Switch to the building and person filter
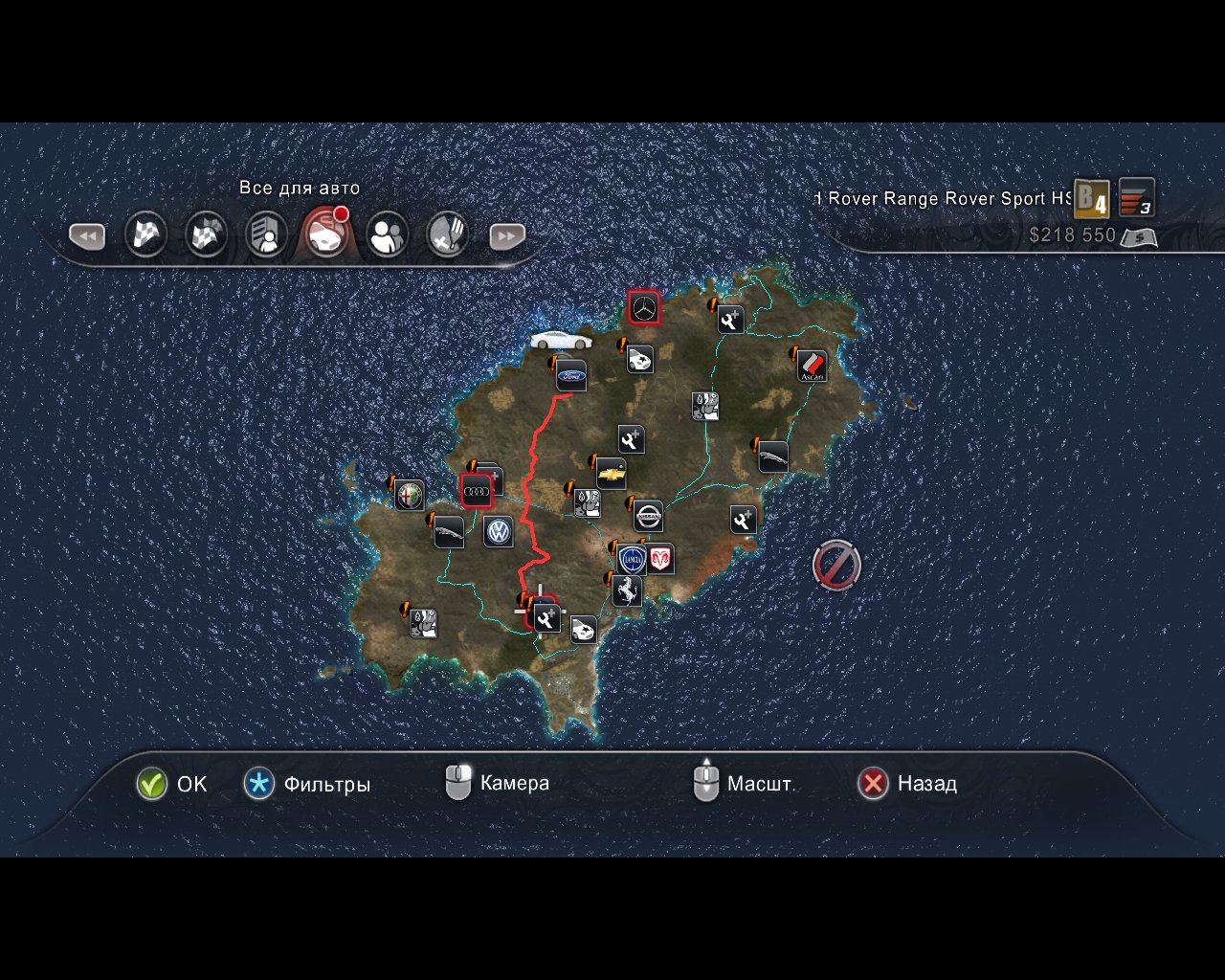 (267, 234)
